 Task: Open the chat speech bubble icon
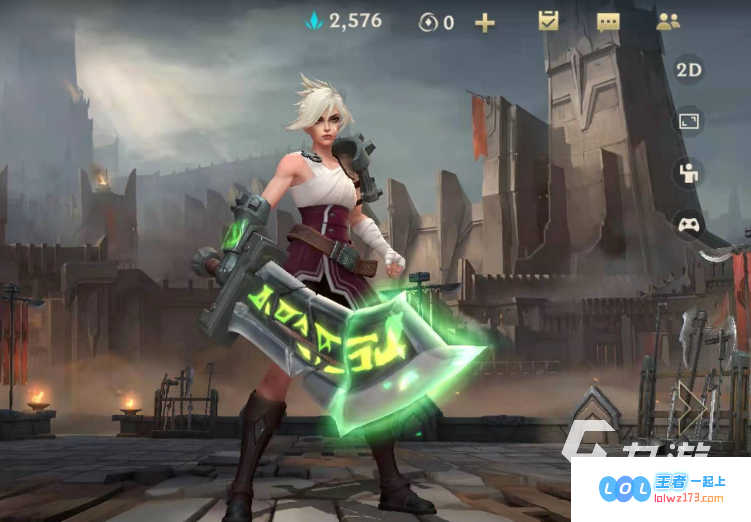[x=608, y=22]
